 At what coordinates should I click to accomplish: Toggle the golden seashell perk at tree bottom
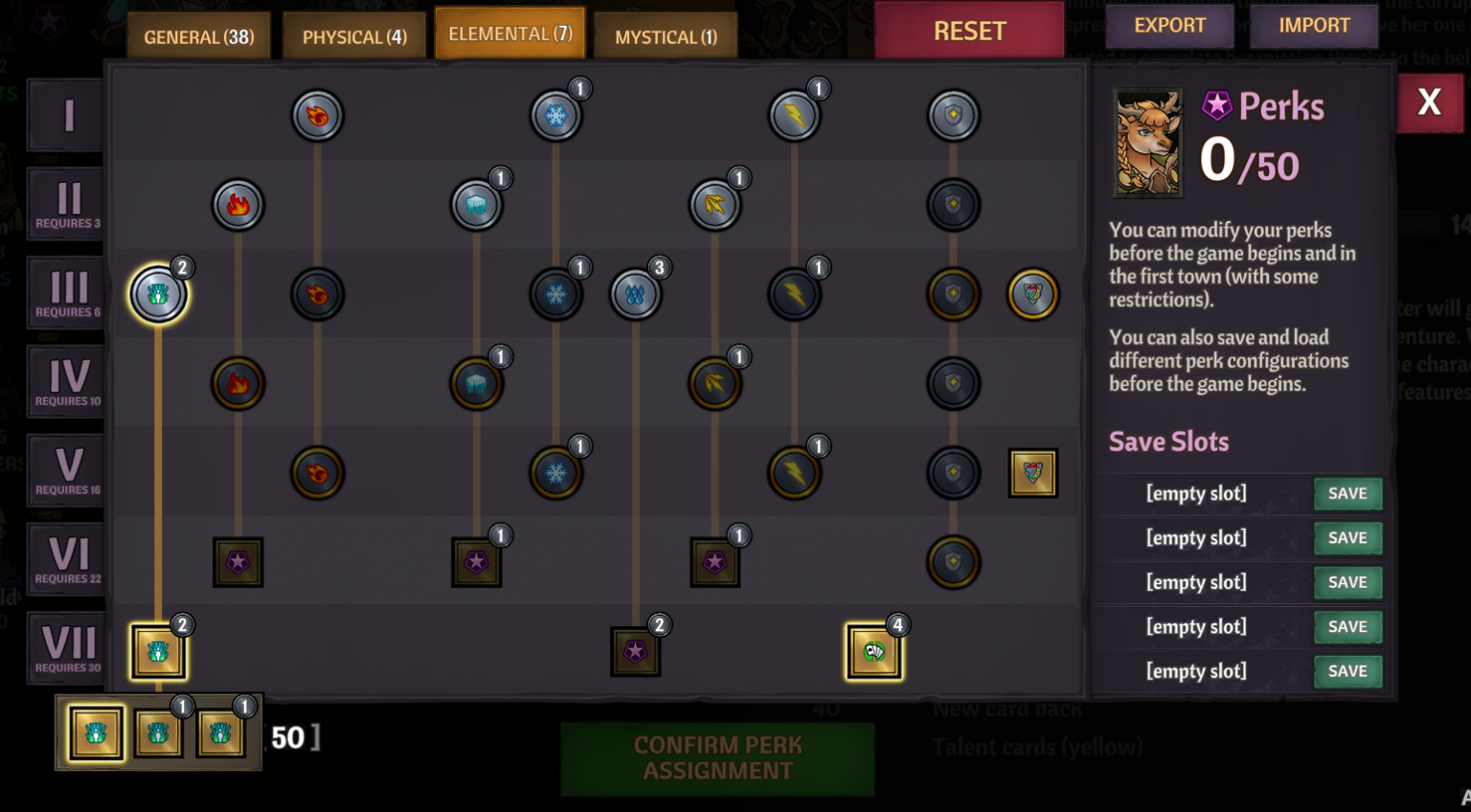[x=158, y=650]
